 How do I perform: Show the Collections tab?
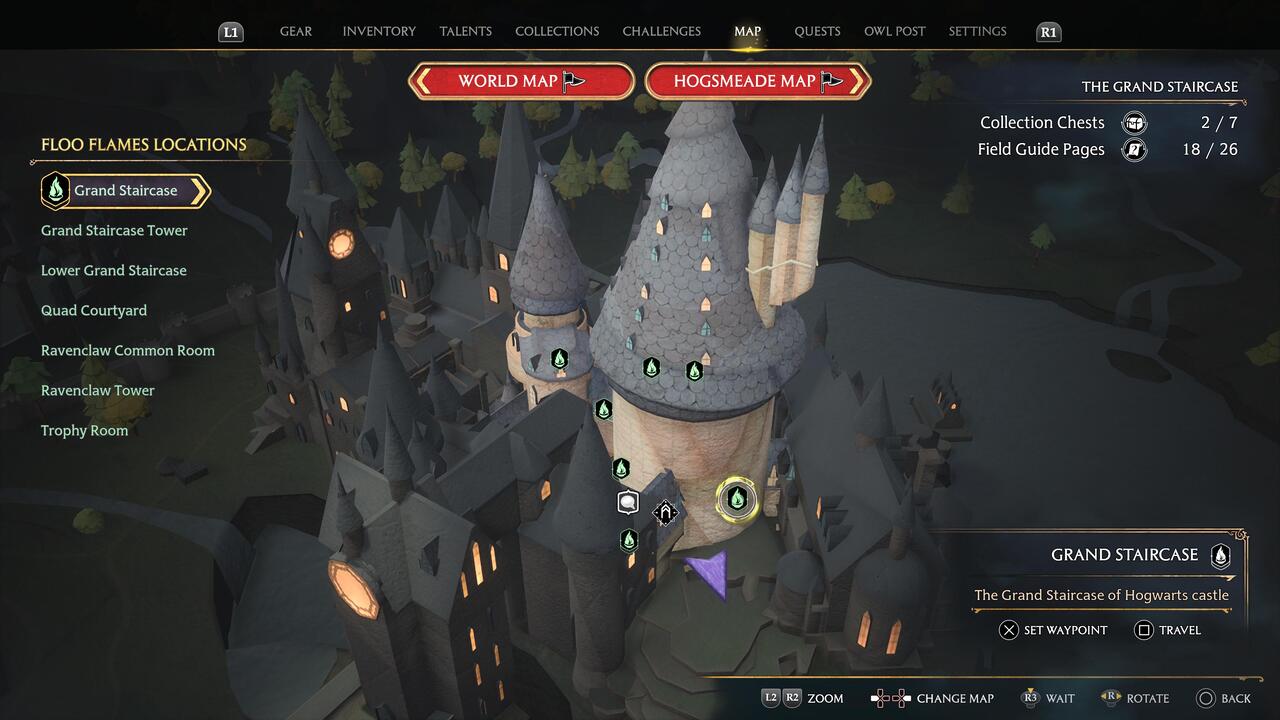click(557, 31)
